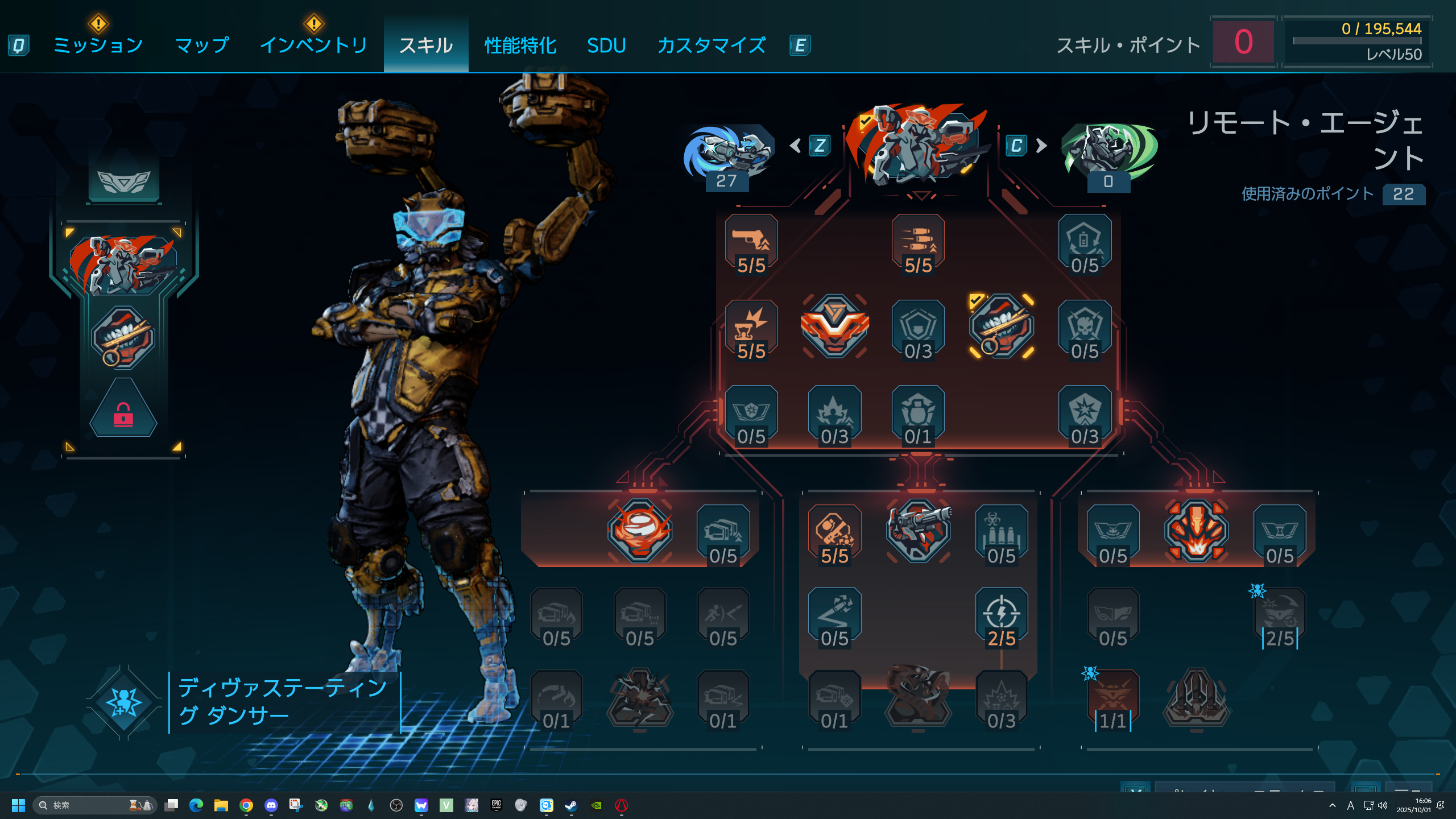This screenshot has height=819, width=1456.
Task: Open the カスタマイズ tab
Action: point(711,45)
